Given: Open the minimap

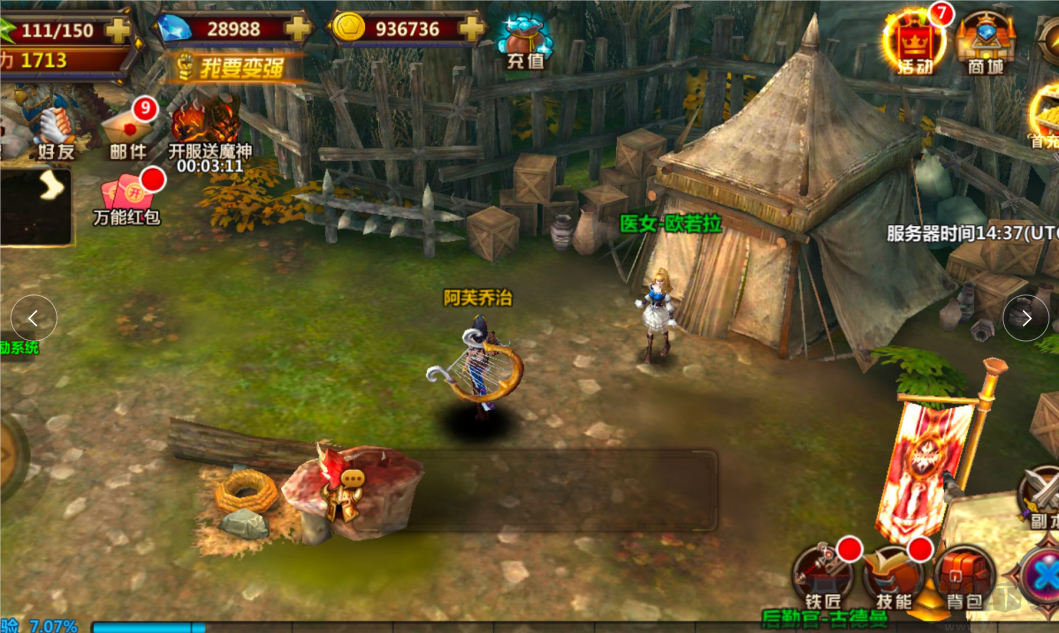Looking at the screenshot, I should click(36, 206).
